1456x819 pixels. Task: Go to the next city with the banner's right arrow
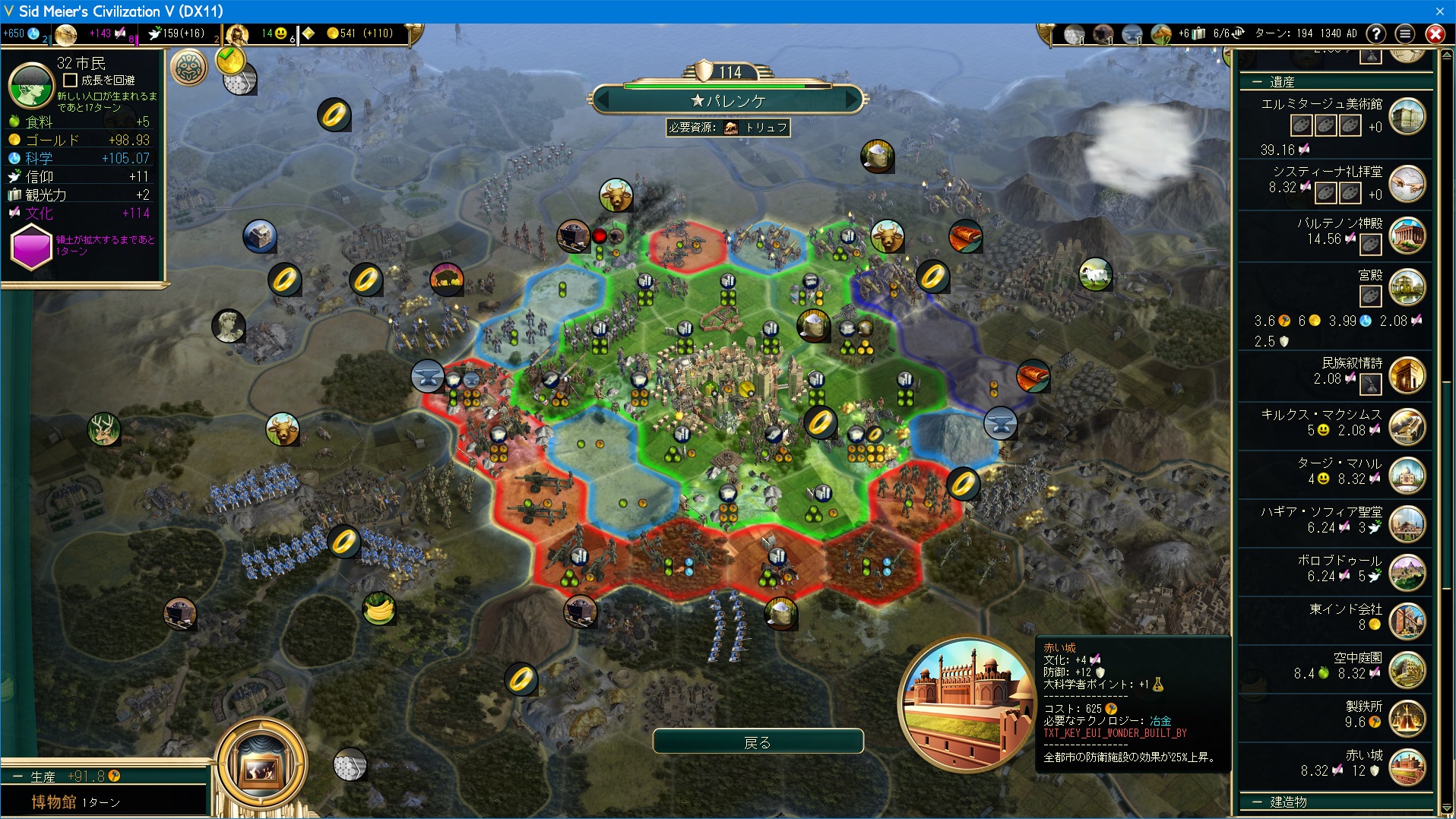[853, 100]
